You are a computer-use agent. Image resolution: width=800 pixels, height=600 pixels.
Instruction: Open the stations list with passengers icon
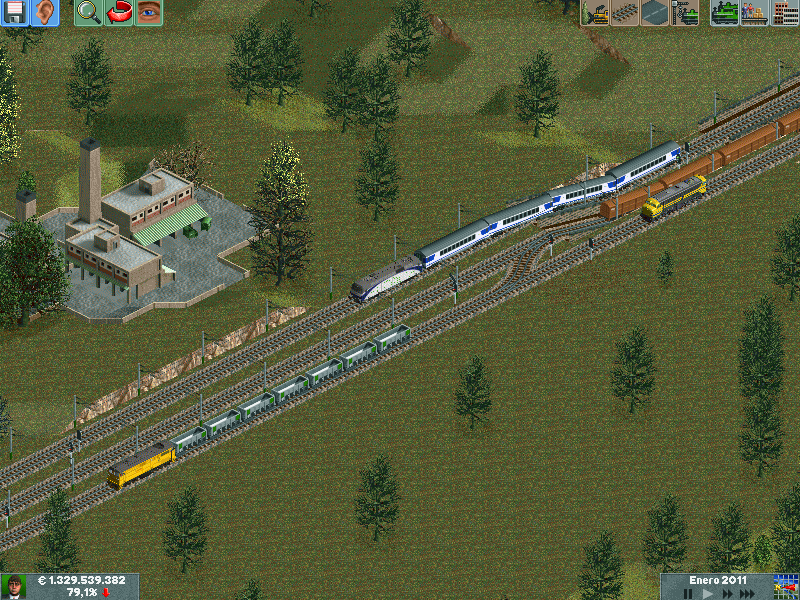pyautogui.click(x=754, y=12)
